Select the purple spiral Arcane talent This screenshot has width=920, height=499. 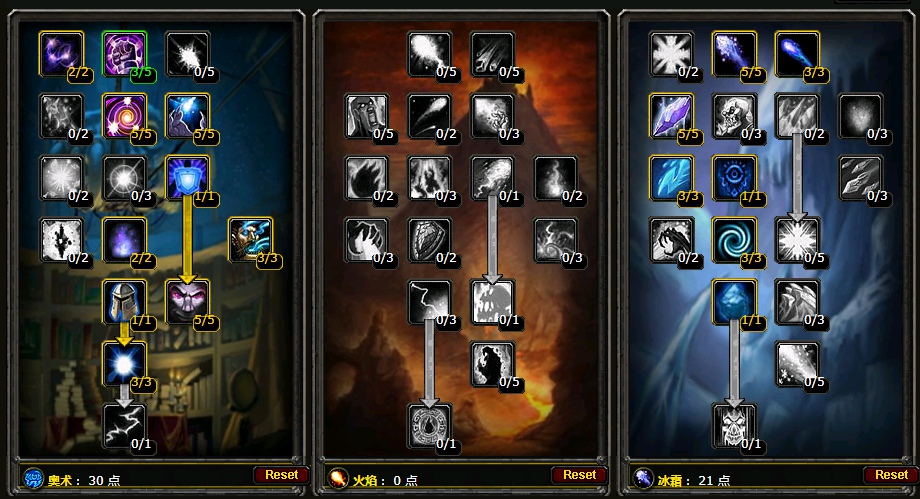click(124, 115)
